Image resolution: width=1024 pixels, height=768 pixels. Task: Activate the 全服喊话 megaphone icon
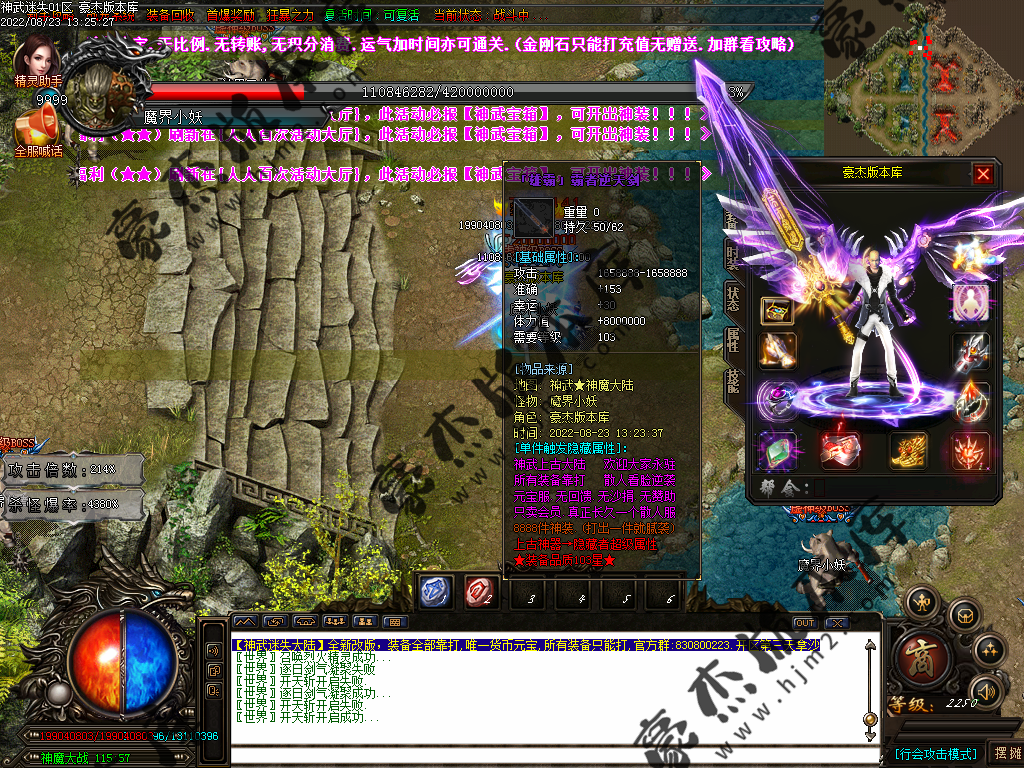[x=38, y=126]
